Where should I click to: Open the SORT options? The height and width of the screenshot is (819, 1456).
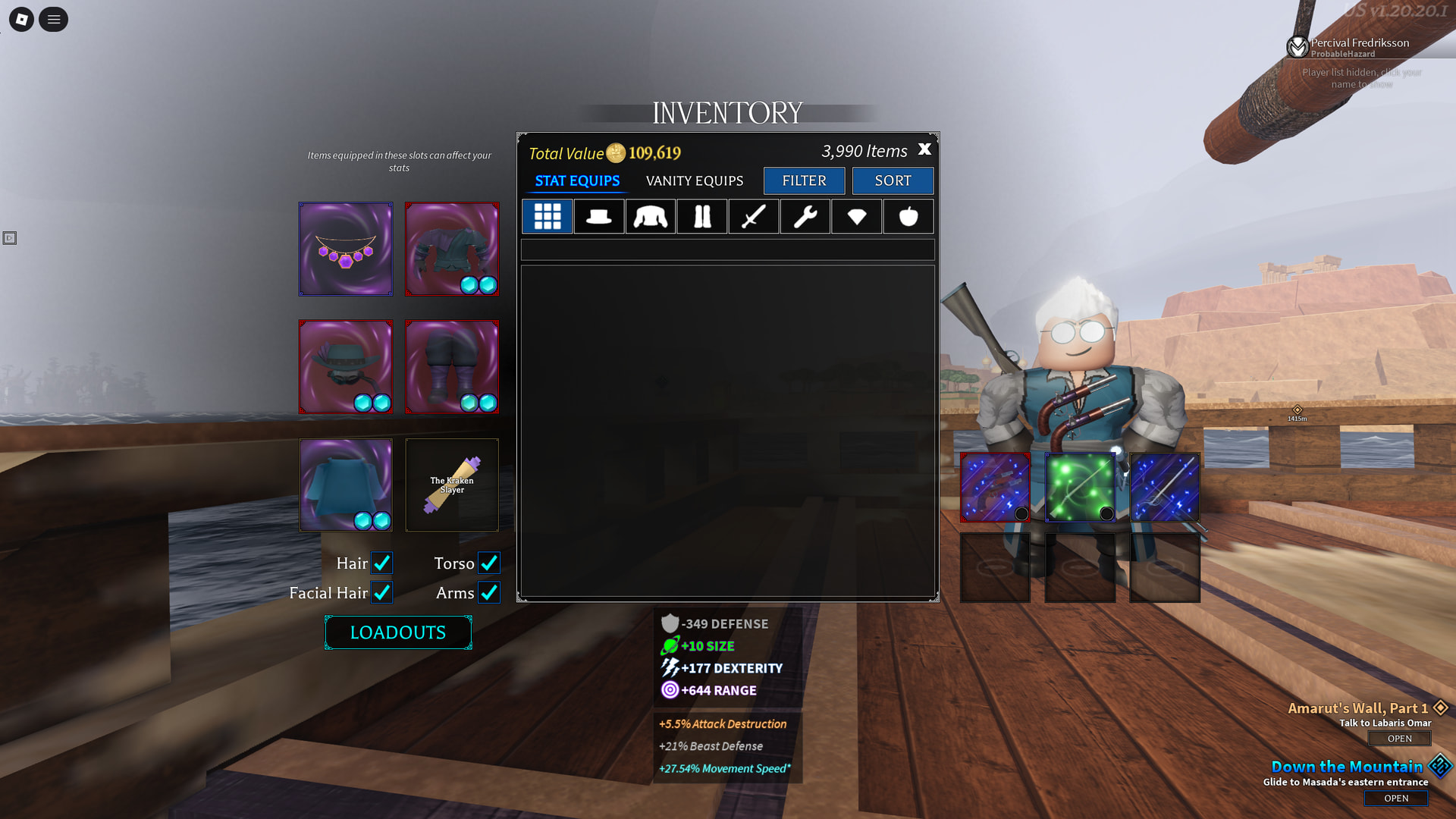tap(893, 180)
